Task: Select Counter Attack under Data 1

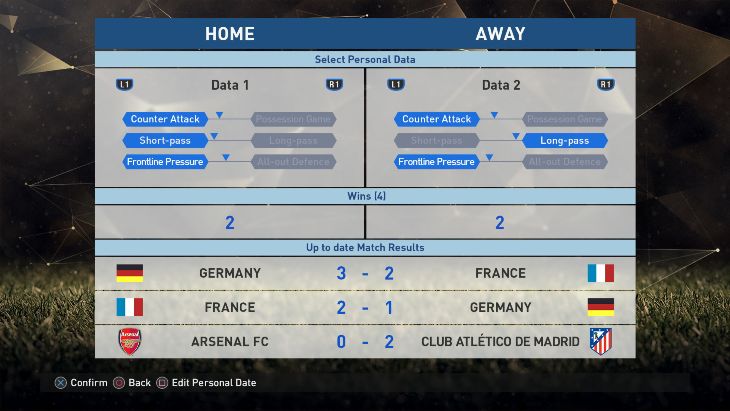Action: tap(166, 119)
